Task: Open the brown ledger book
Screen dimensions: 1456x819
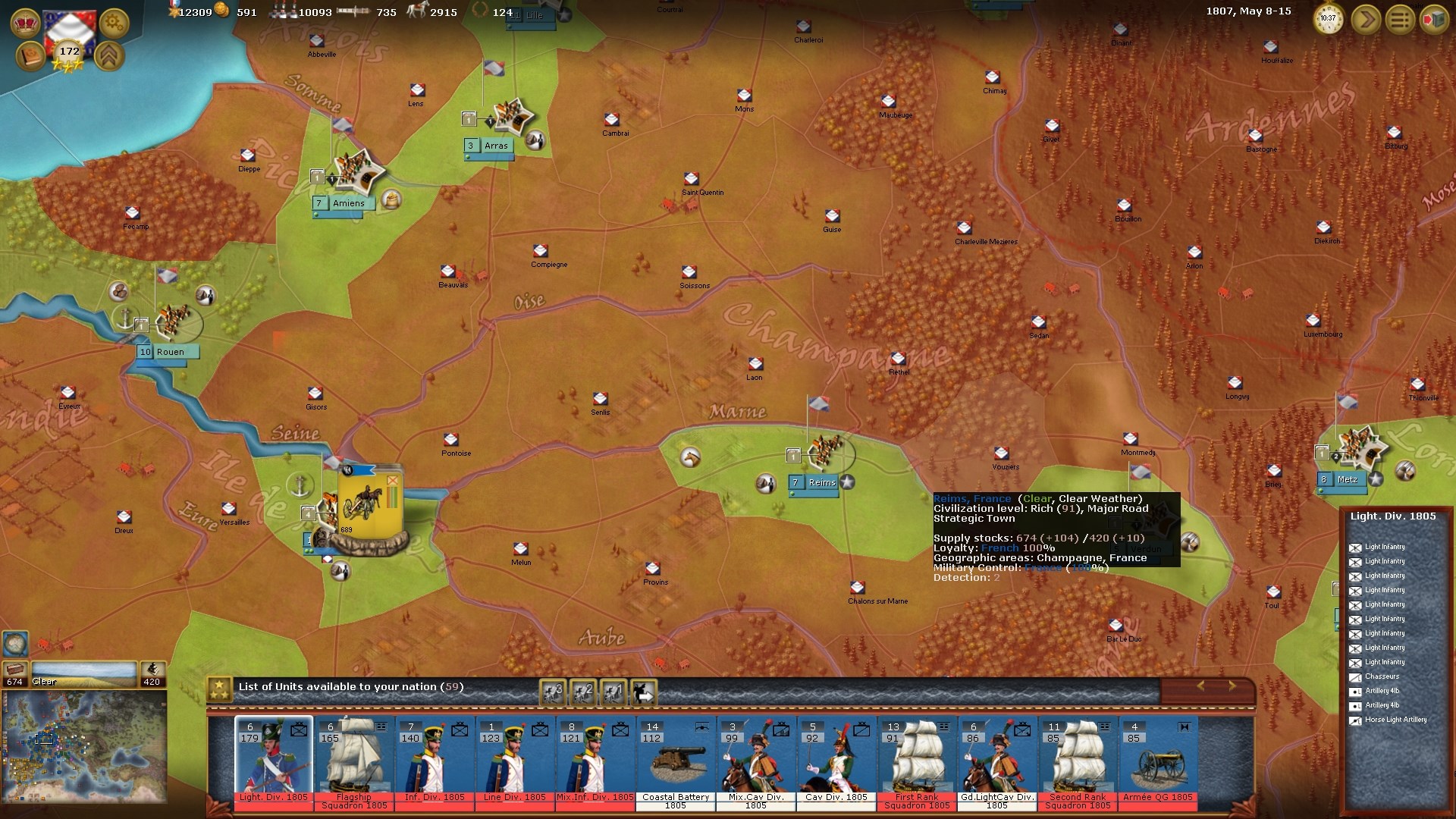Action: [30, 57]
